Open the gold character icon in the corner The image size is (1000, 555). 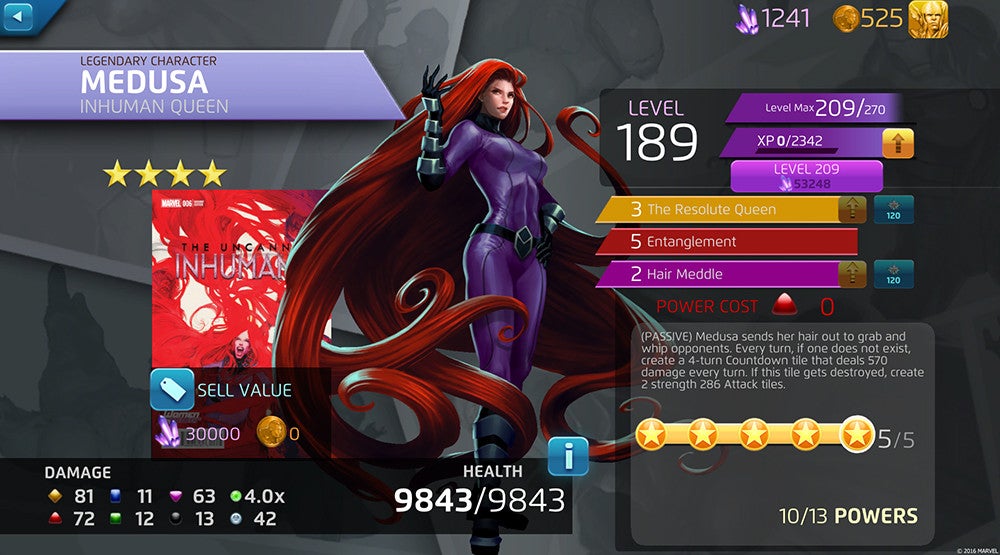[x=928, y=19]
